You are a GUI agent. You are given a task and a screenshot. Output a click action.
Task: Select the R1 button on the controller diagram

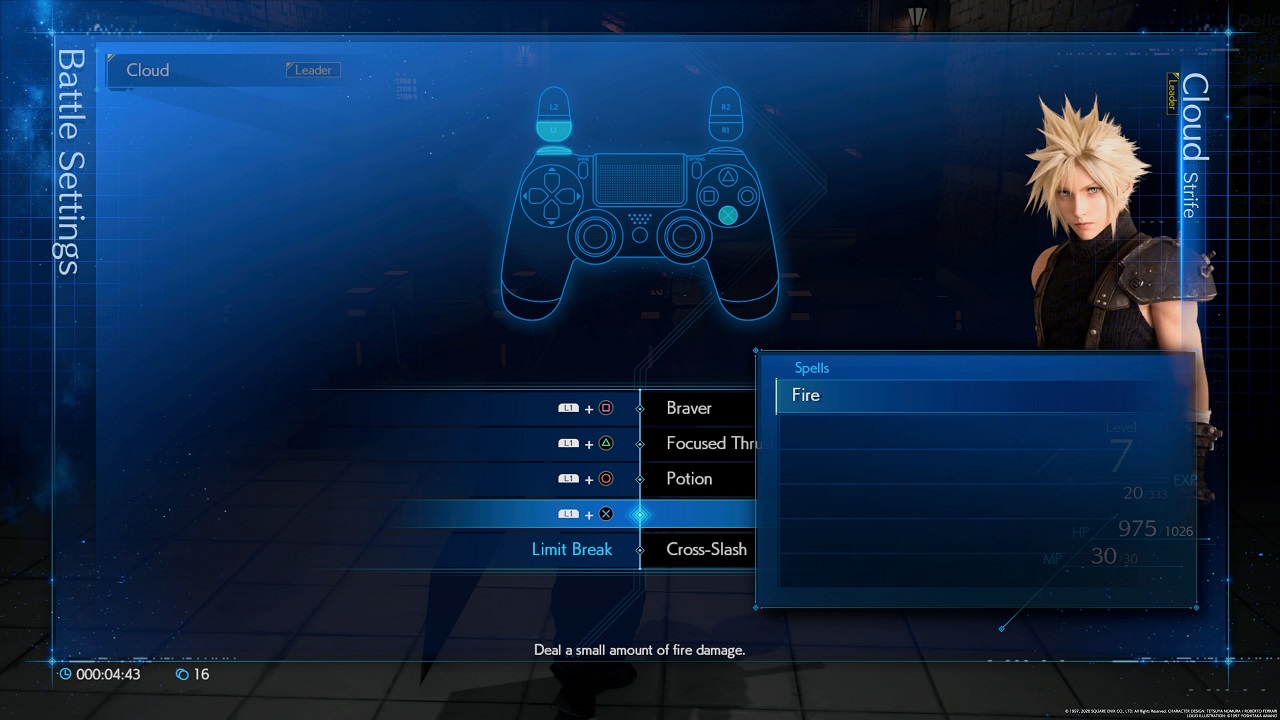728,131
